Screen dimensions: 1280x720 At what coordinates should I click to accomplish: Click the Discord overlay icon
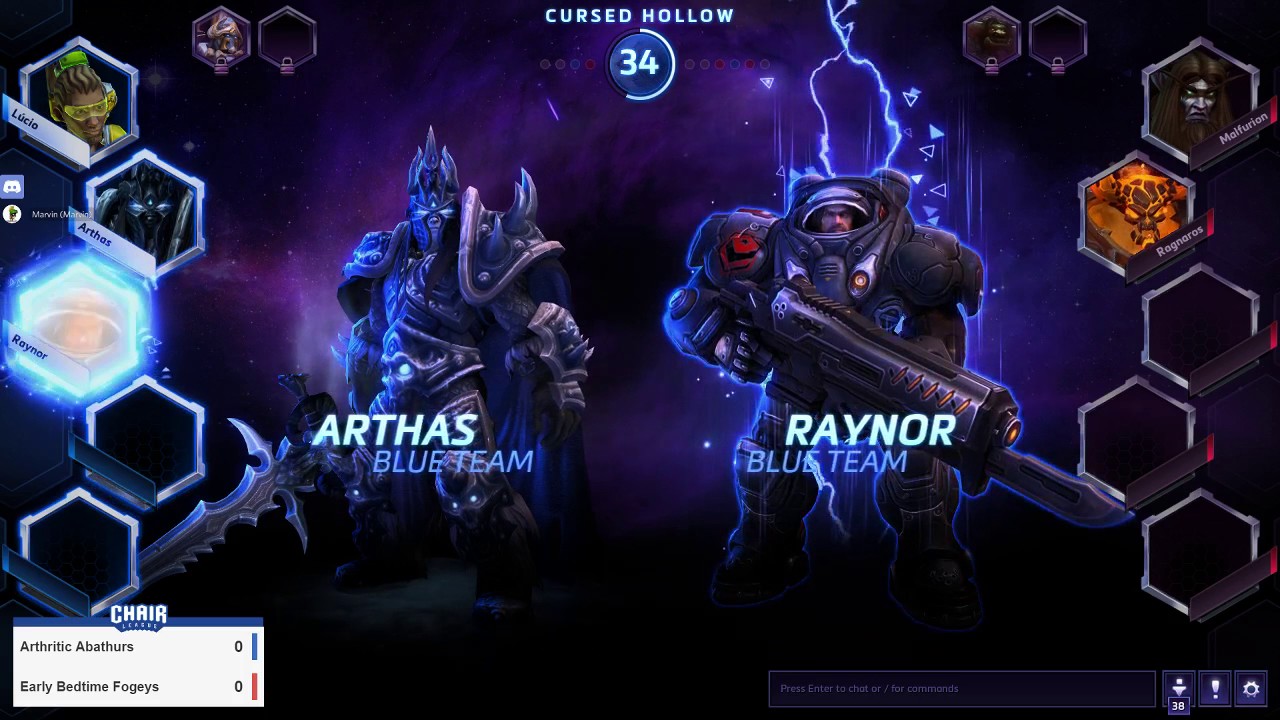tap(12, 186)
